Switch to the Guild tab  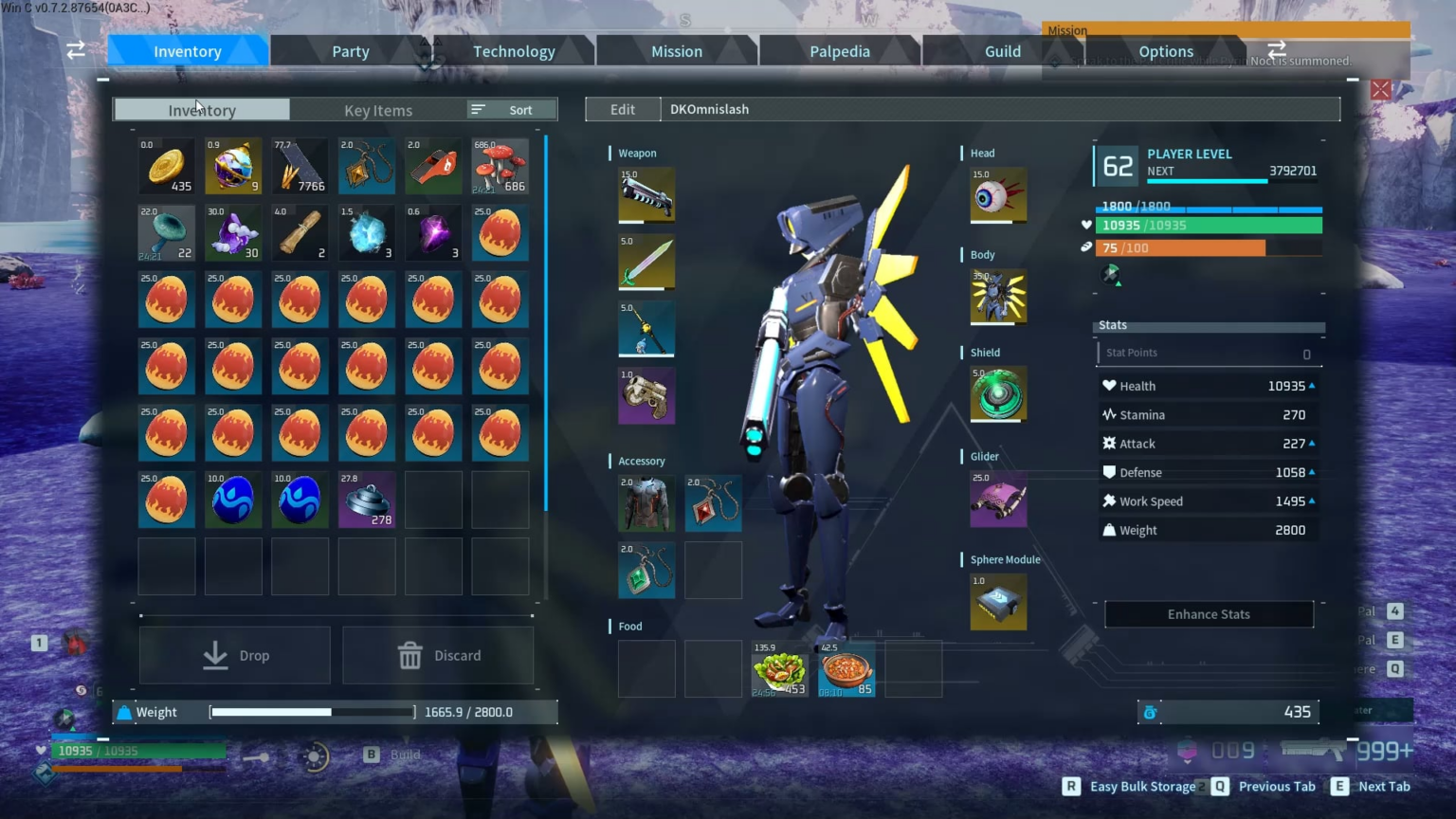point(1002,51)
